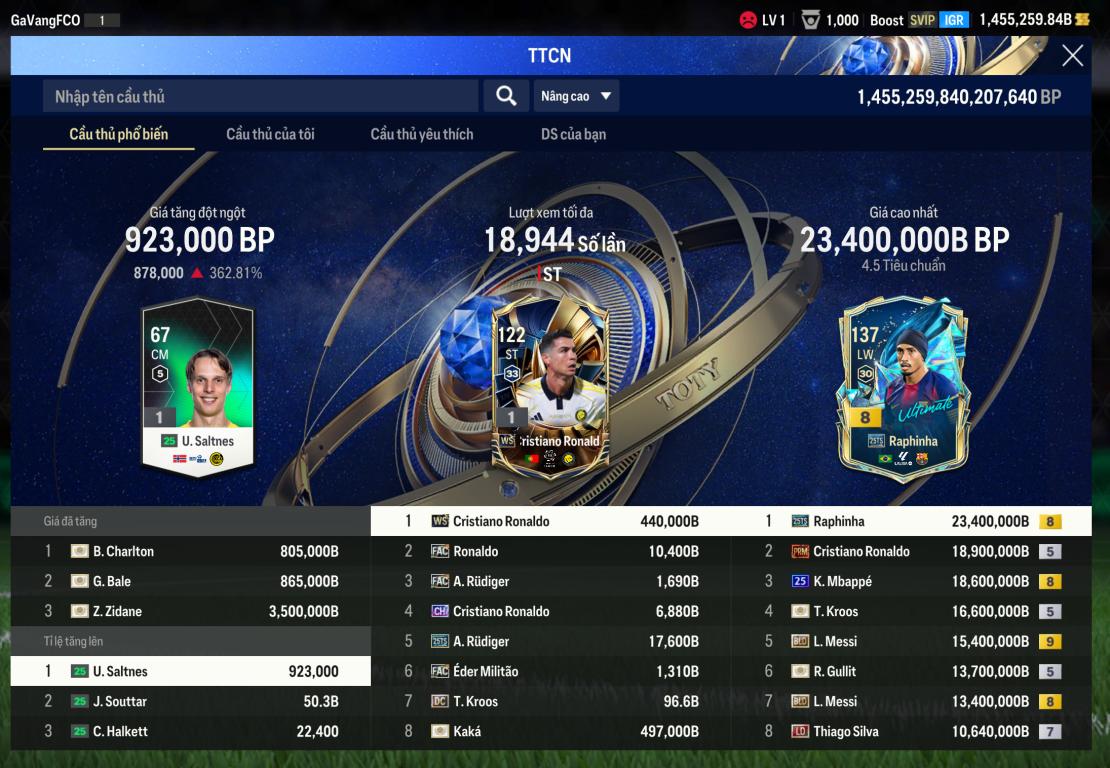Open the Éder Militão row

point(550,671)
